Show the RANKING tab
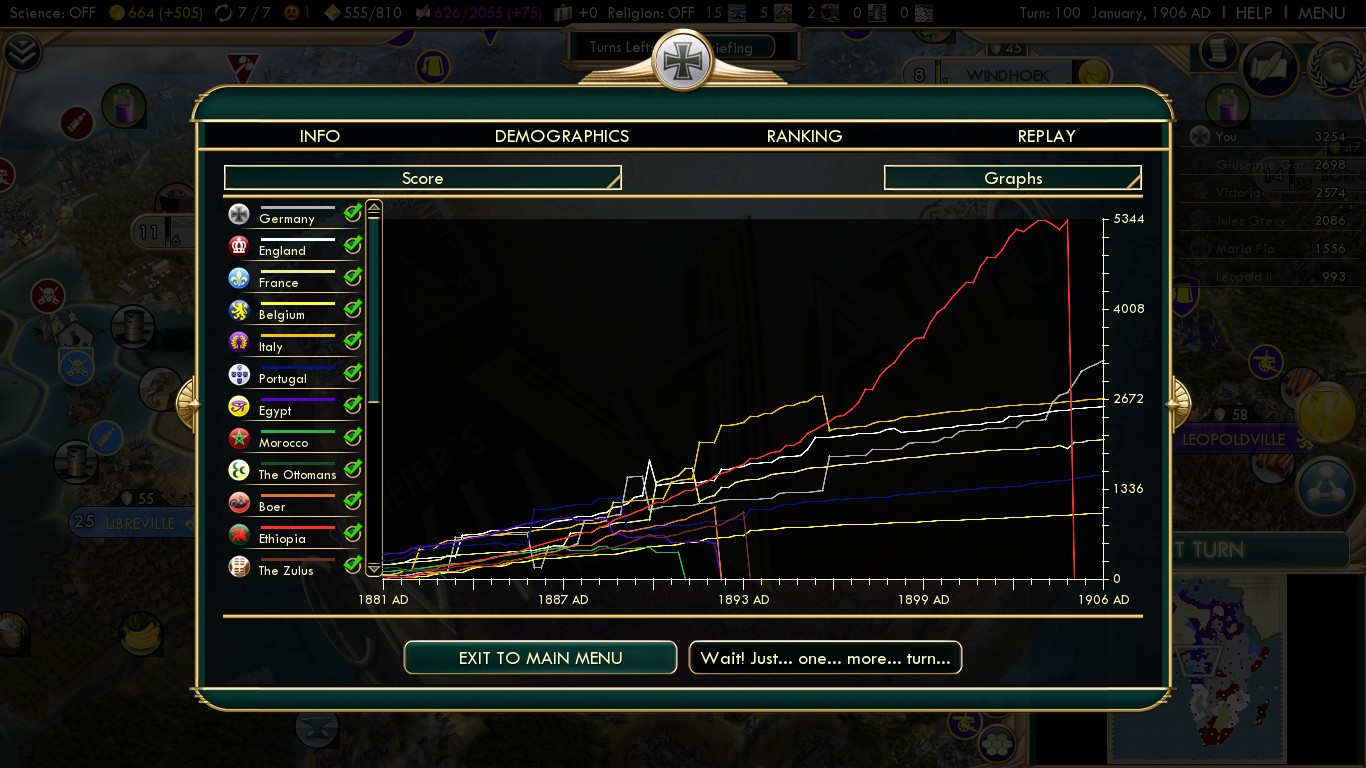This screenshot has height=768, width=1366. pyautogui.click(x=804, y=136)
